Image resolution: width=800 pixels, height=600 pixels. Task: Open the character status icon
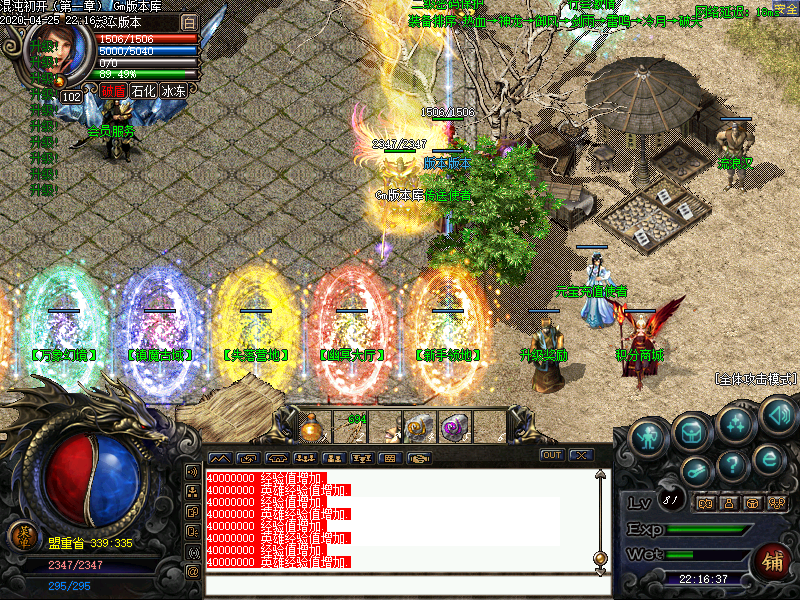pyautogui.click(x=650, y=437)
